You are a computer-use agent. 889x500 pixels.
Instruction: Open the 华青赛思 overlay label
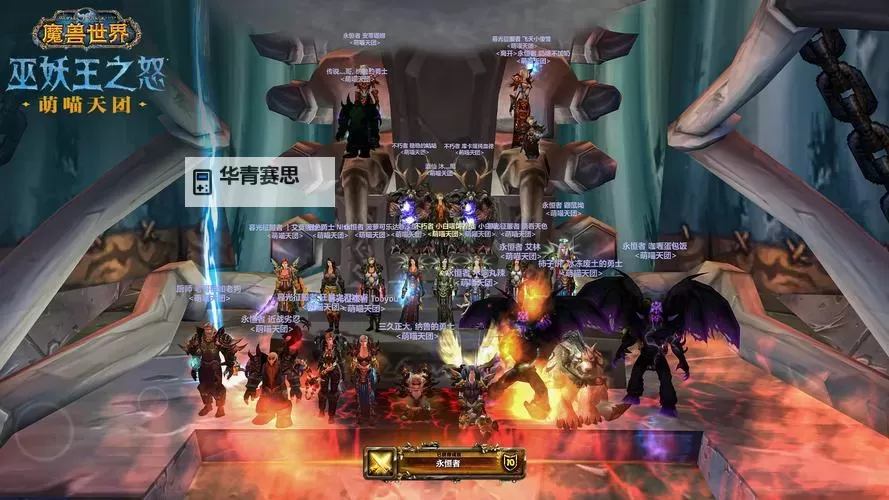pos(261,181)
